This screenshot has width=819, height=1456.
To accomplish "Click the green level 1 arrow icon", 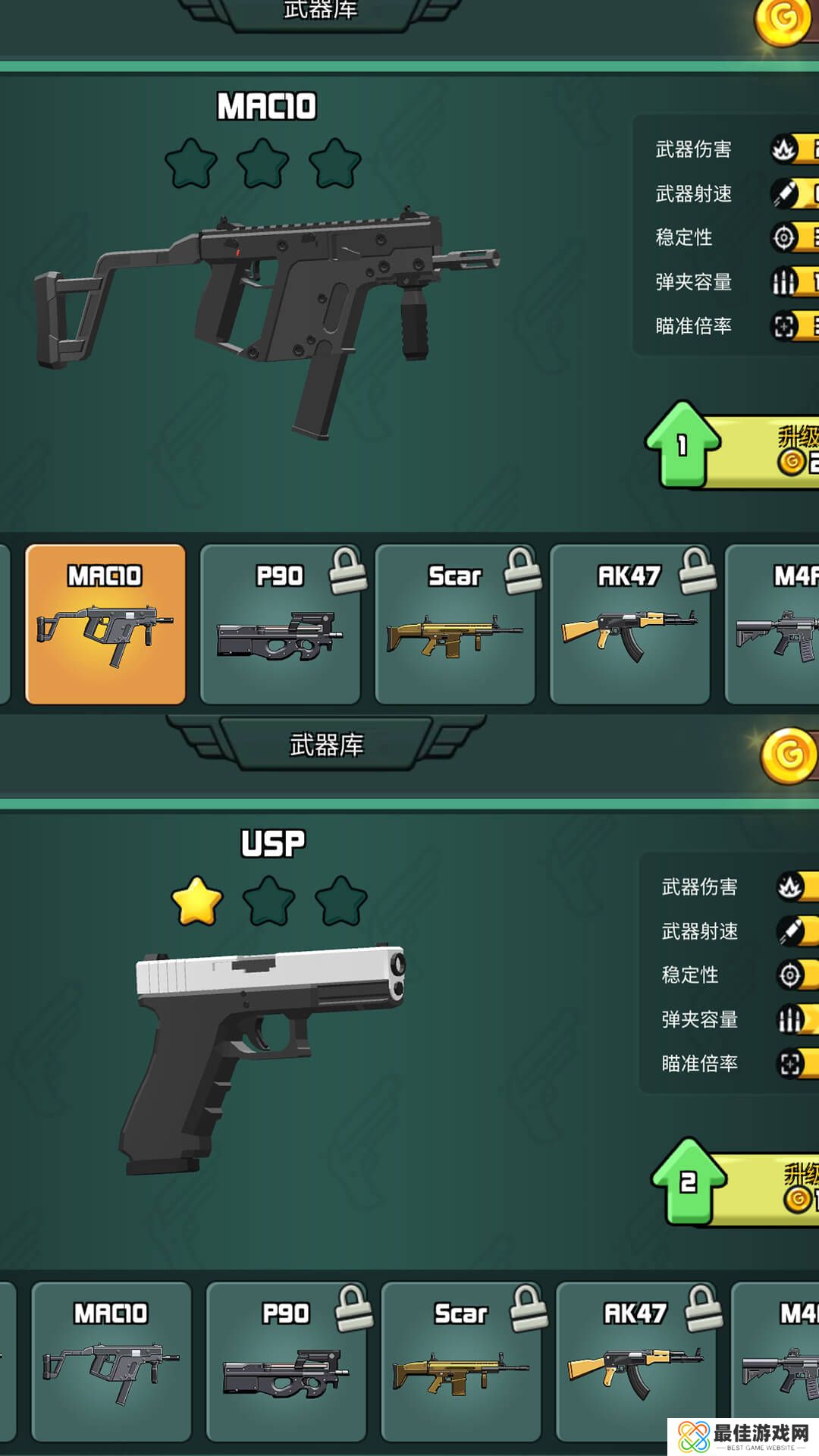I will click(682, 444).
